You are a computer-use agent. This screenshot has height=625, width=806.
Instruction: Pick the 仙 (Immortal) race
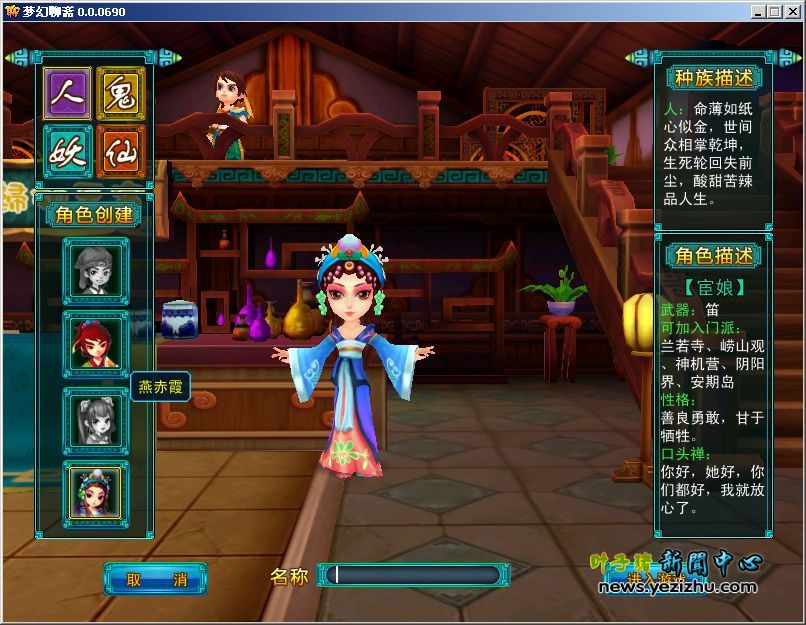[x=122, y=151]
